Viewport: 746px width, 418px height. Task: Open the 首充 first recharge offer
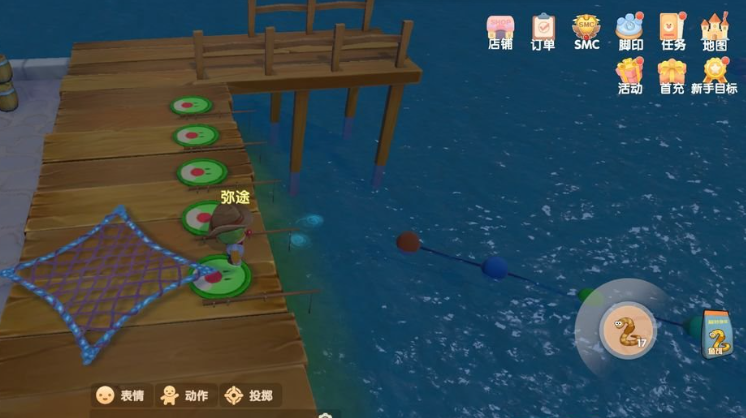pyautogui.click(x=672, y=75)
